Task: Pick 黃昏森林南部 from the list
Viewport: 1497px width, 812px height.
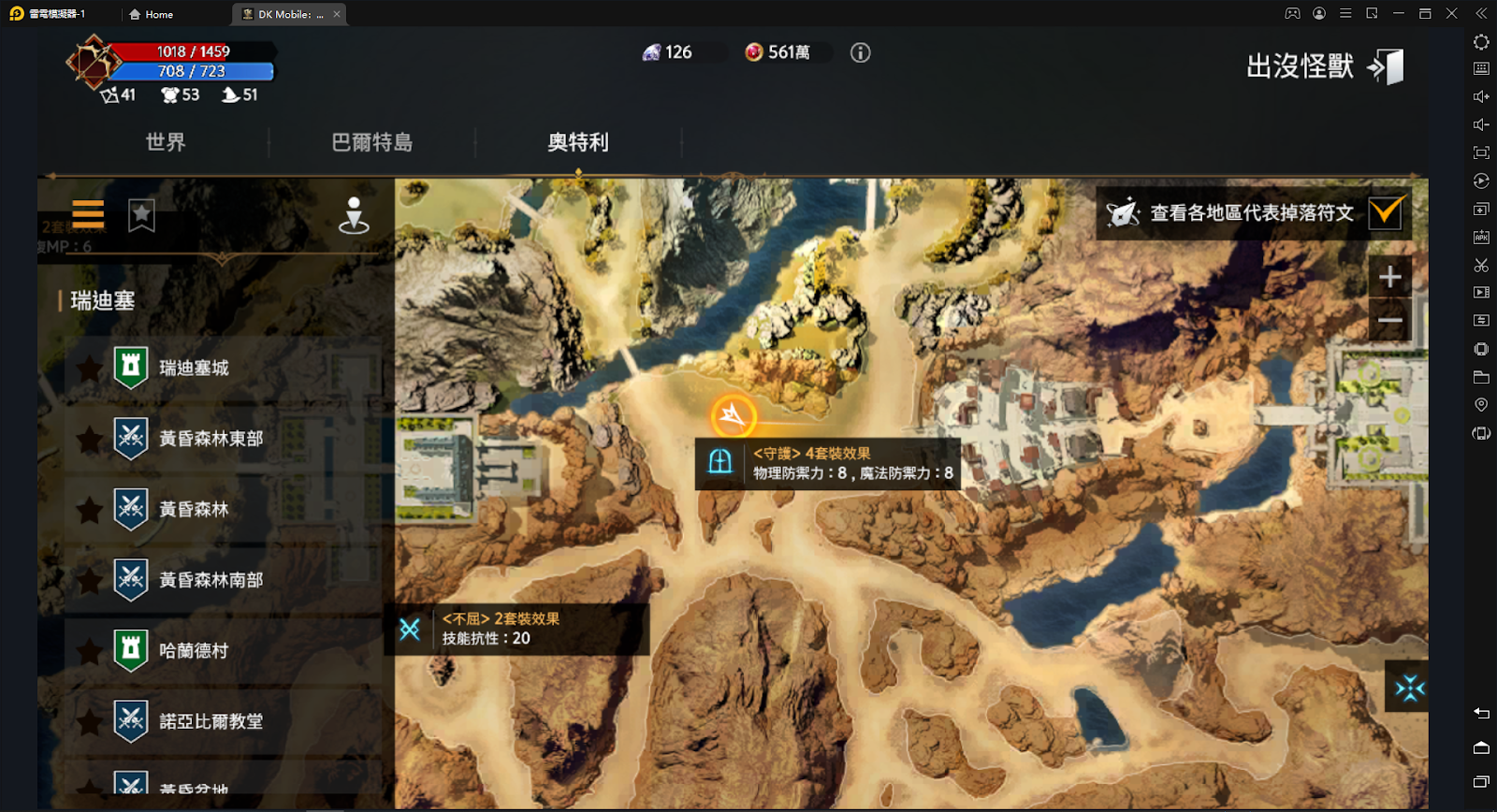Action: [x=211, y=580]
